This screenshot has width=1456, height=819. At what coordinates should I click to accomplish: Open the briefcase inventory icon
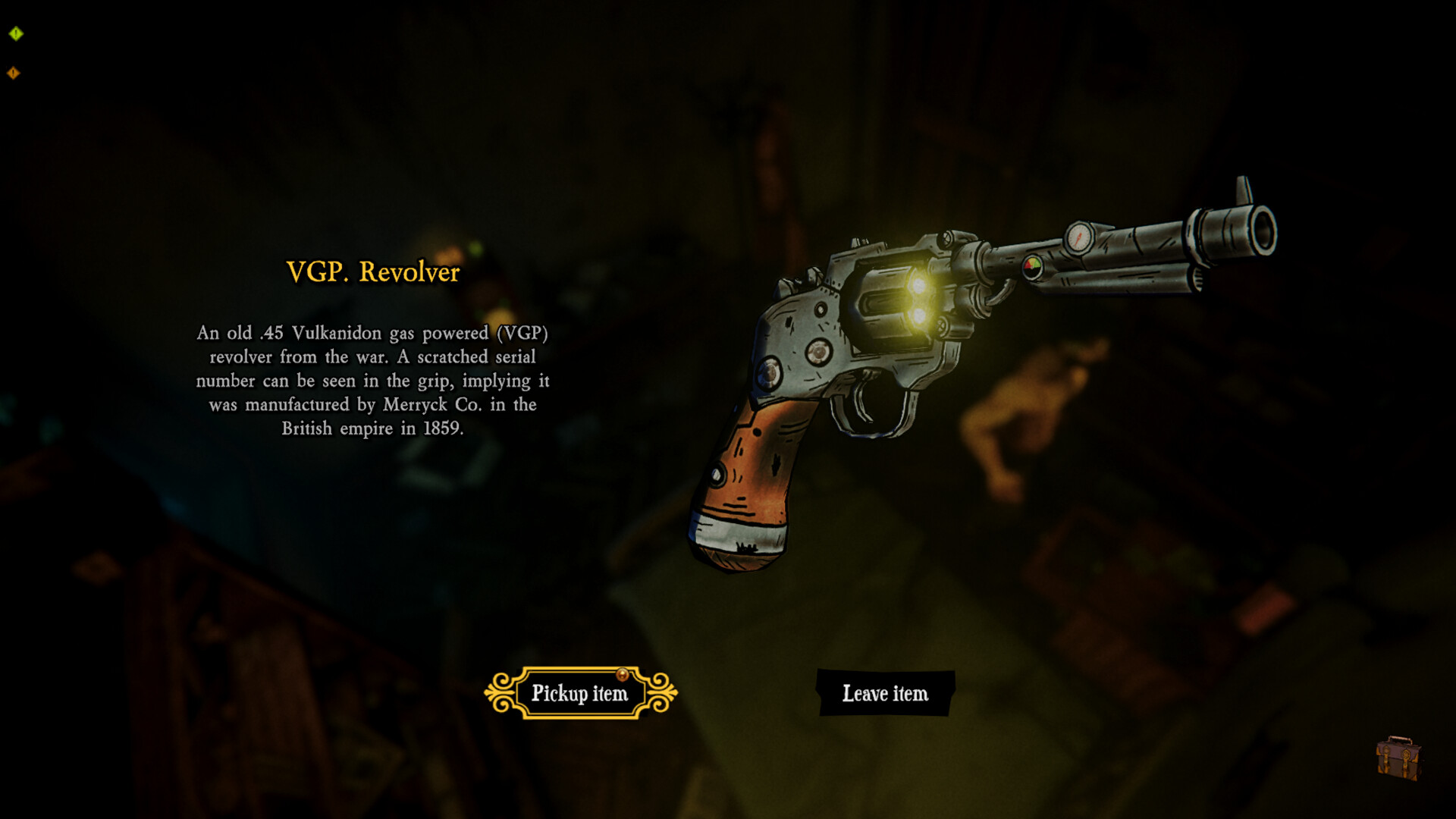(1398, 758)
